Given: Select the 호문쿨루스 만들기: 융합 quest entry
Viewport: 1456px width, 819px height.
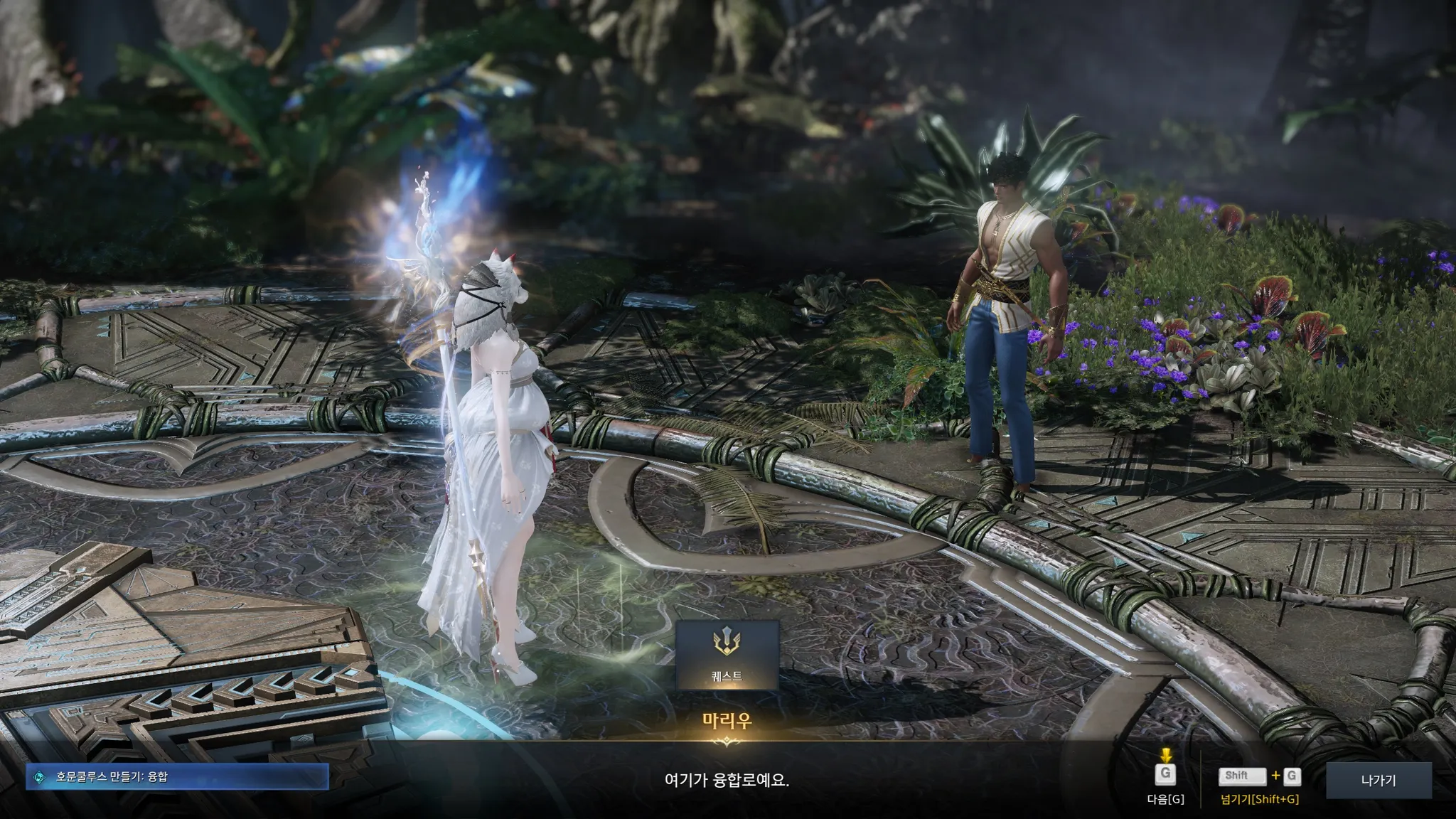Looking at the screenshot, I should [177, 777].
